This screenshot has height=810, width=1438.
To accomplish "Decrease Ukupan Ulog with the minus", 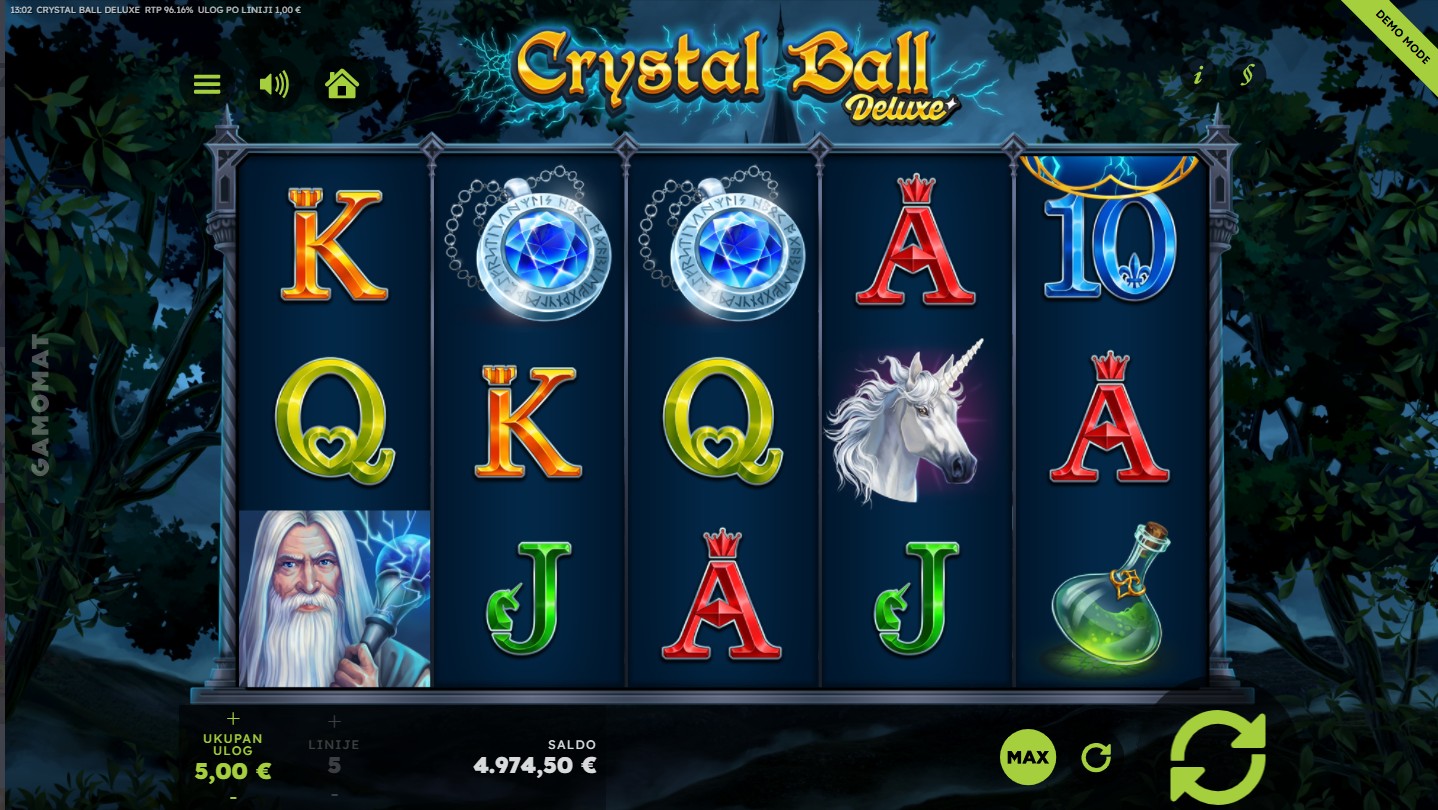I will 234,797.
